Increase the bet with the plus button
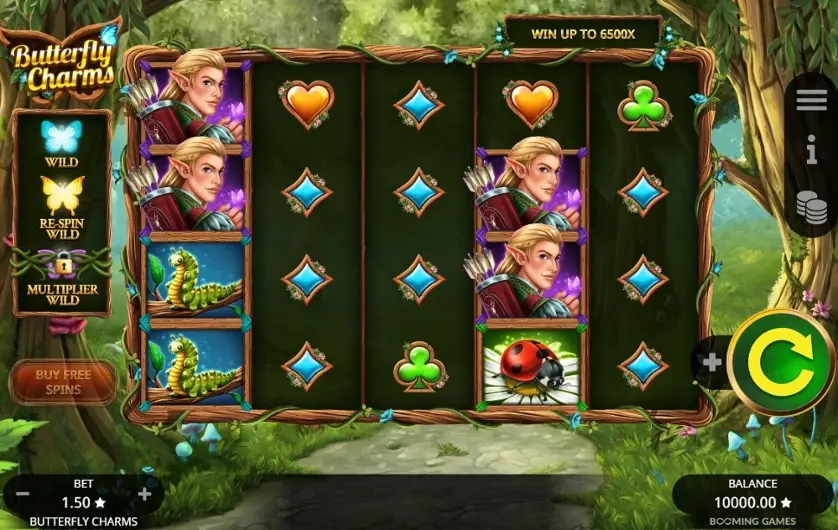838x530 pixels. point(145,494)
